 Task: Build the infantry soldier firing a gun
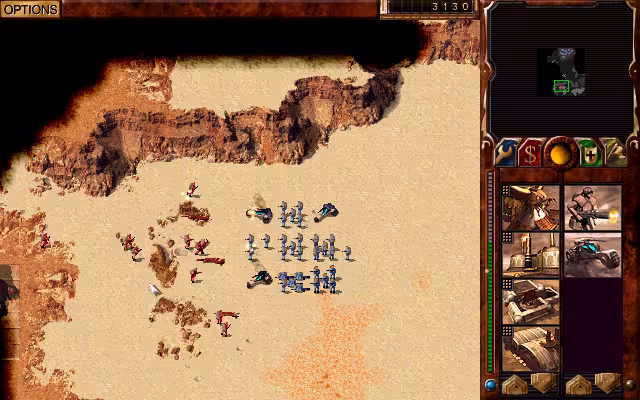592,207
